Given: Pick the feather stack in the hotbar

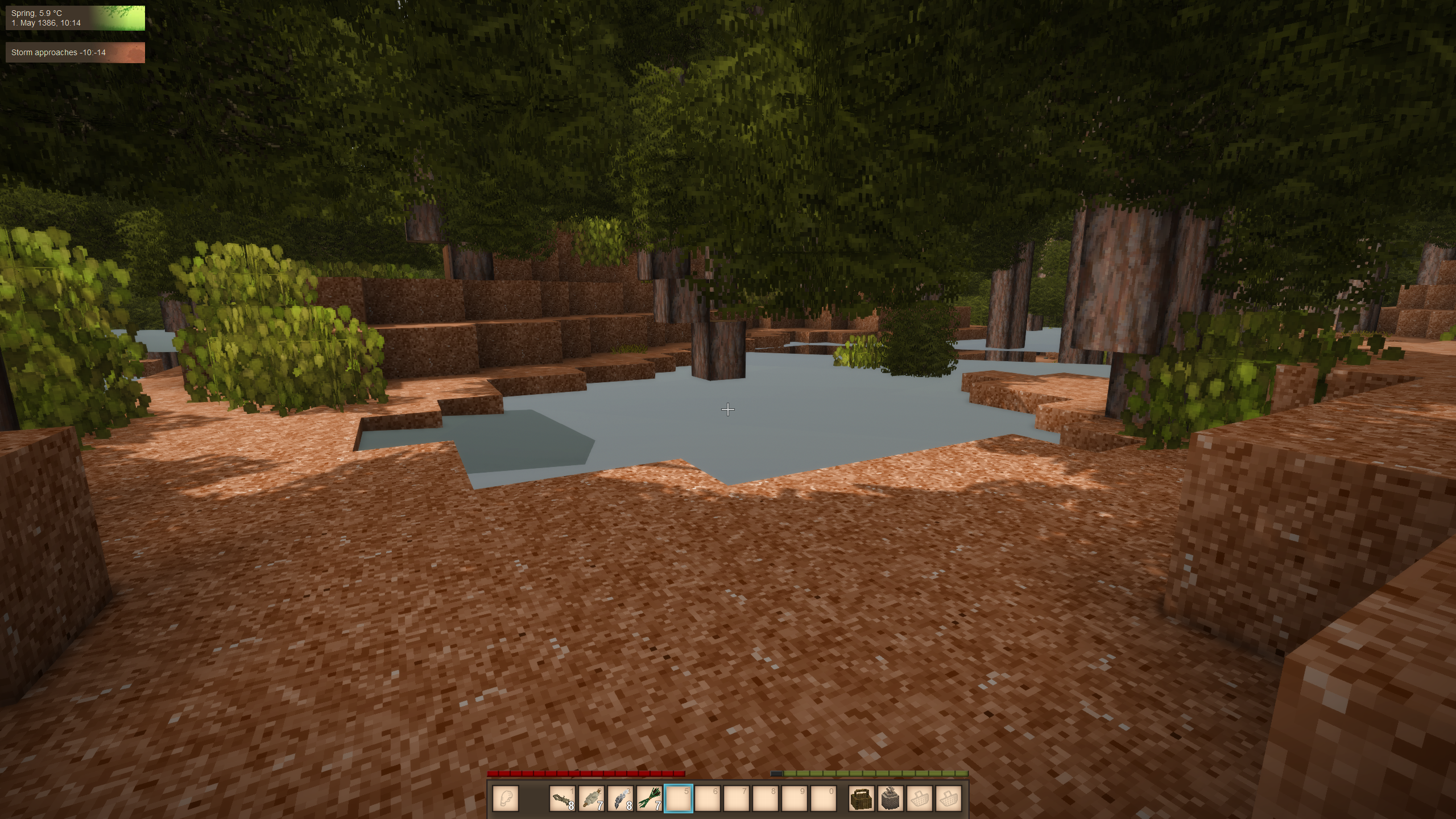Looking at the screenshot, I should [x=621, y=799].
